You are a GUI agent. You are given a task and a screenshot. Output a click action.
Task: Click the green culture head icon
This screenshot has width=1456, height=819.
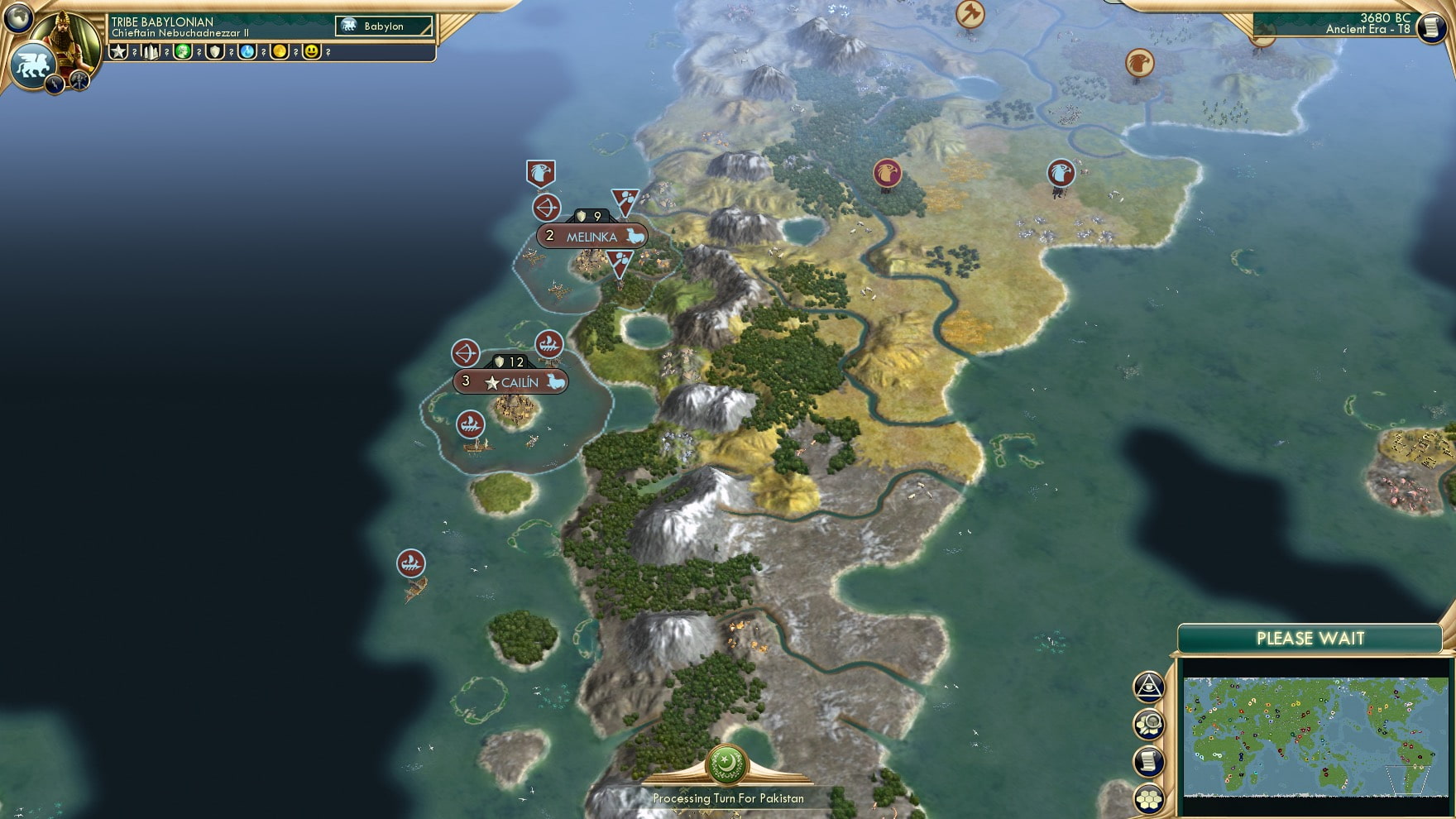(x=183, y=51)
